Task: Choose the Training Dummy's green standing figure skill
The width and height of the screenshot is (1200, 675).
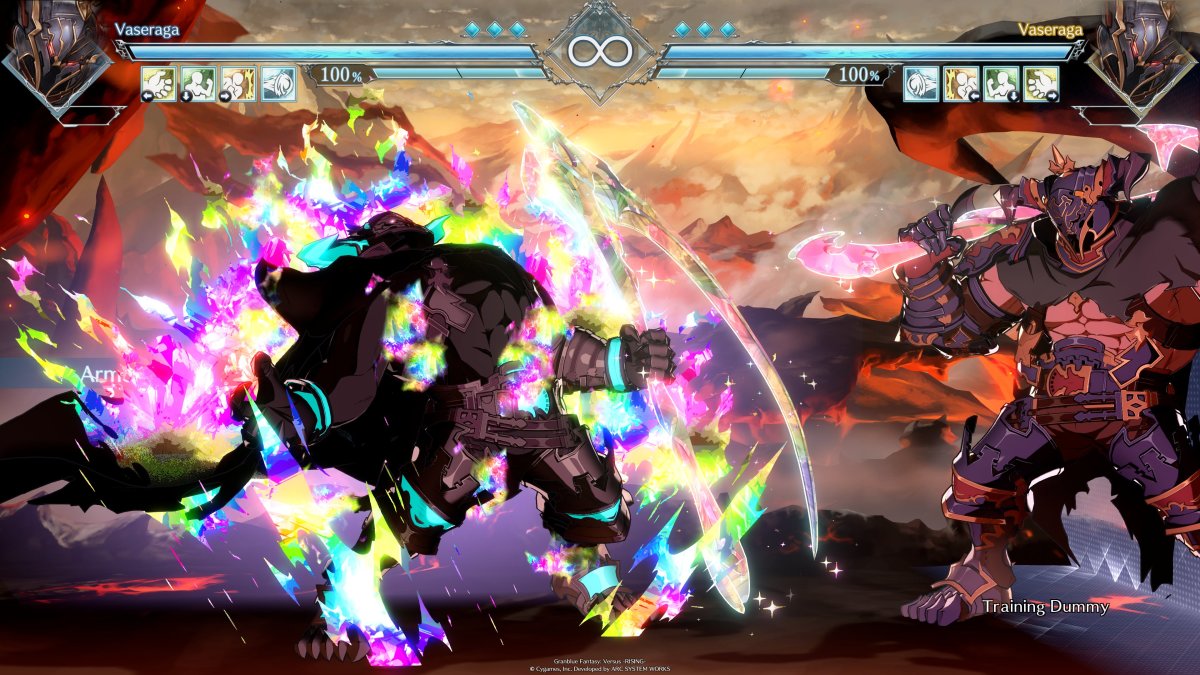Action: tap(1001, 84)
